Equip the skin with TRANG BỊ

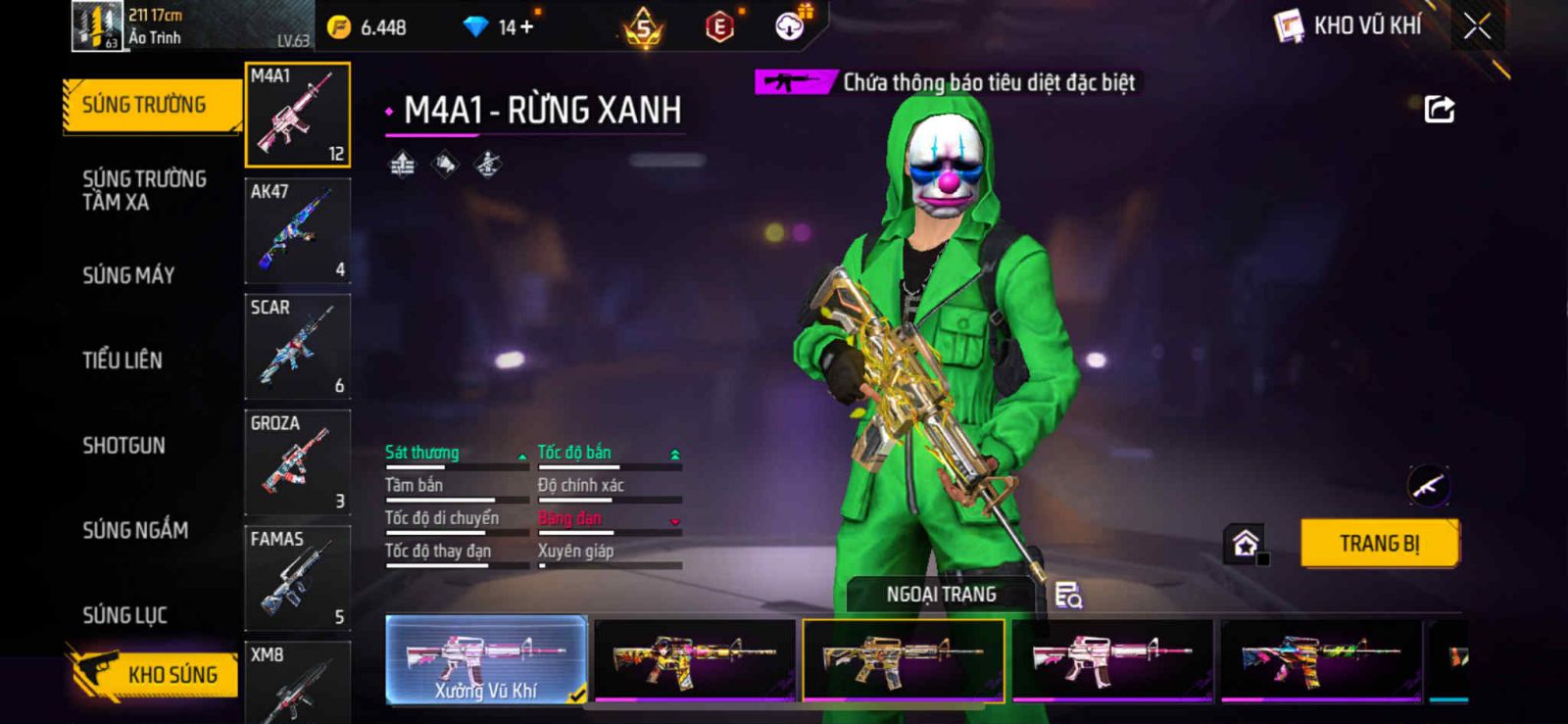click(x=1379, y=544)
